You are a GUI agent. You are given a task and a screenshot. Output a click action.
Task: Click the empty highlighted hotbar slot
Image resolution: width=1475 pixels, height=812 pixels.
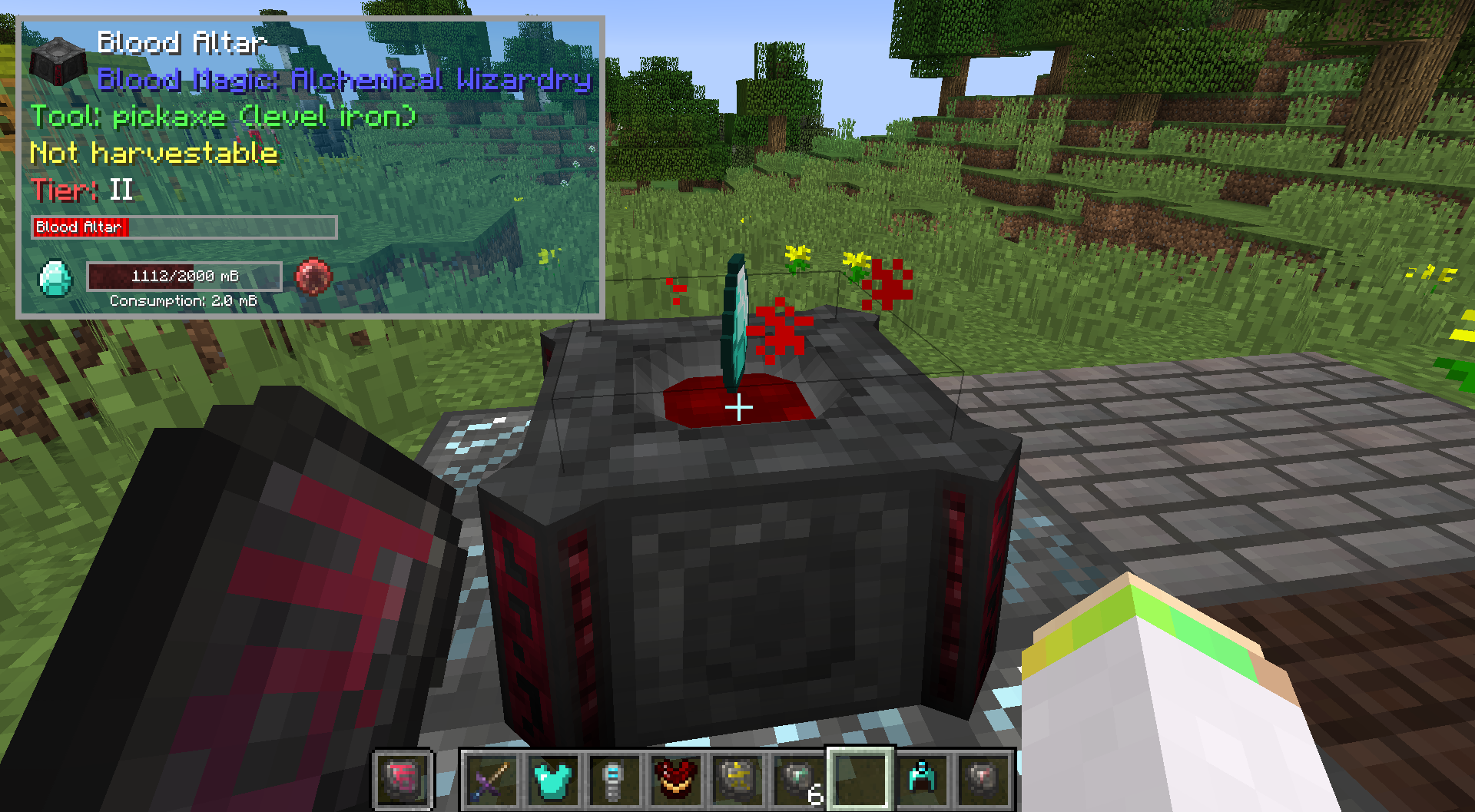pyautogui.click(x=860, y=780)
